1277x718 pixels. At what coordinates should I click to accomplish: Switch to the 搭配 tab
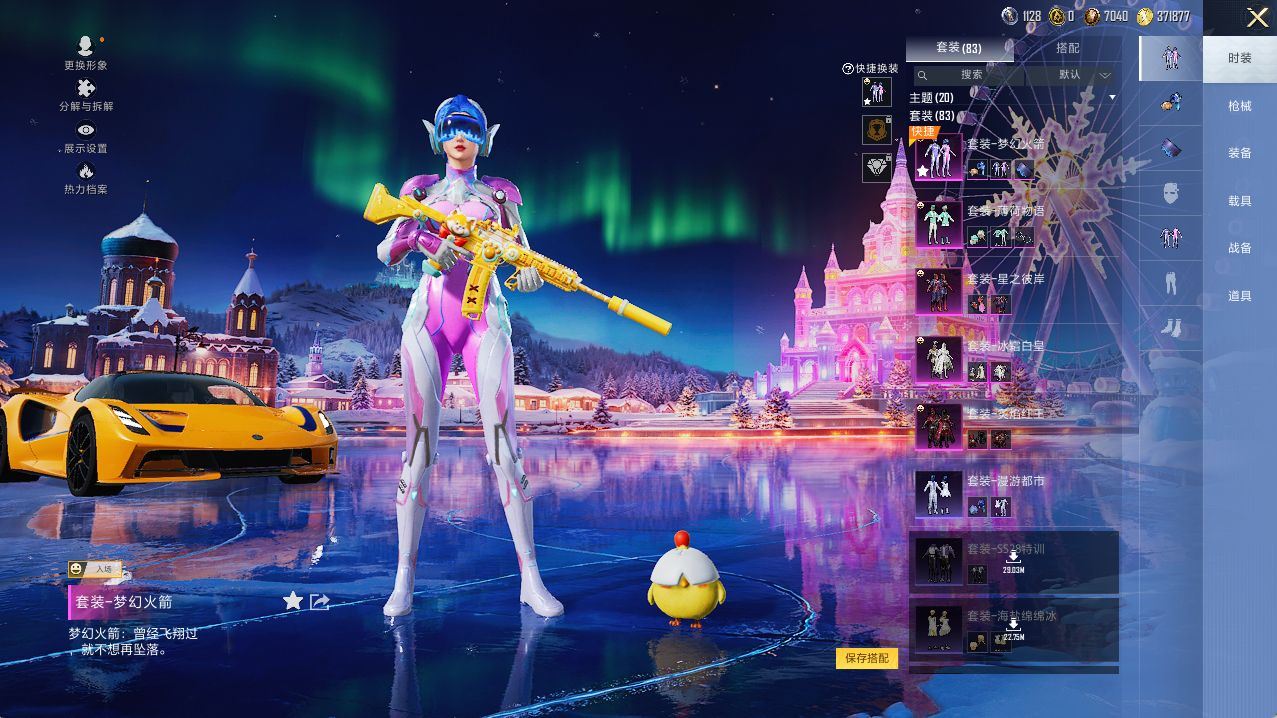[1067, 48]
